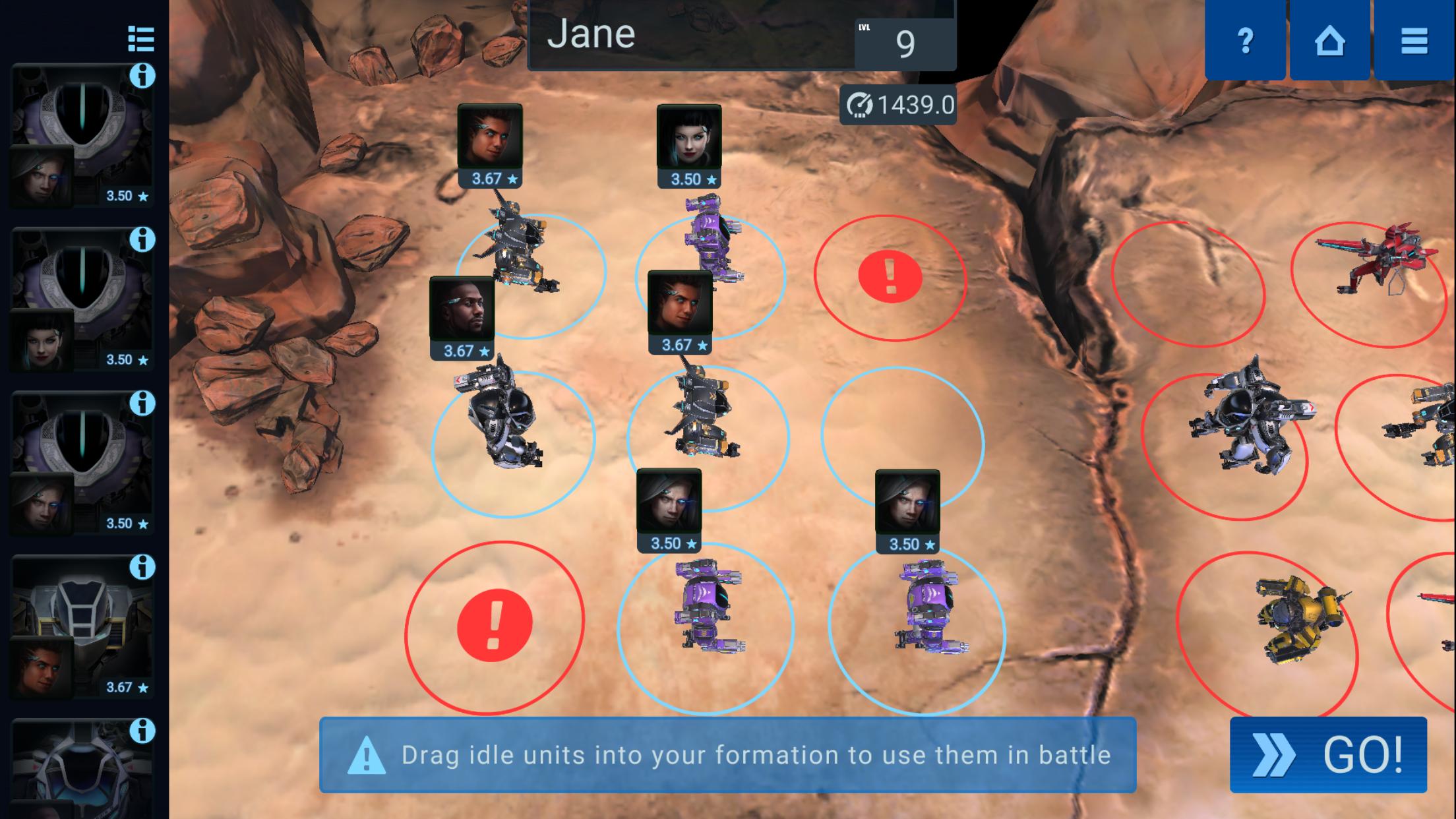Click the power rating gauge icon showing 1439.0
This screenshot has height=819, width=1456.
tap(859, 104)
